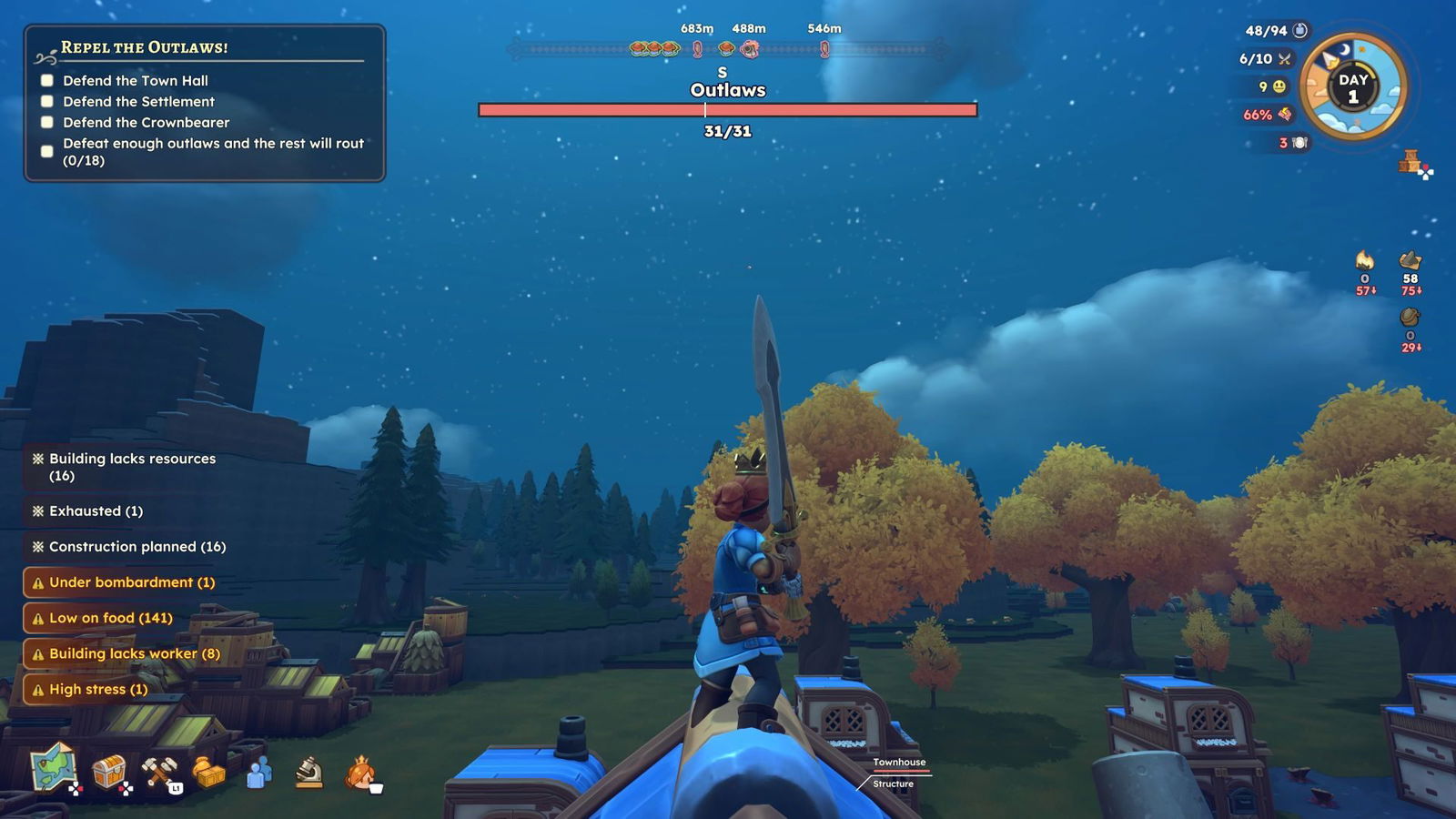
Task: Open the blue villagers population menu
Action: tap(259, 773)
